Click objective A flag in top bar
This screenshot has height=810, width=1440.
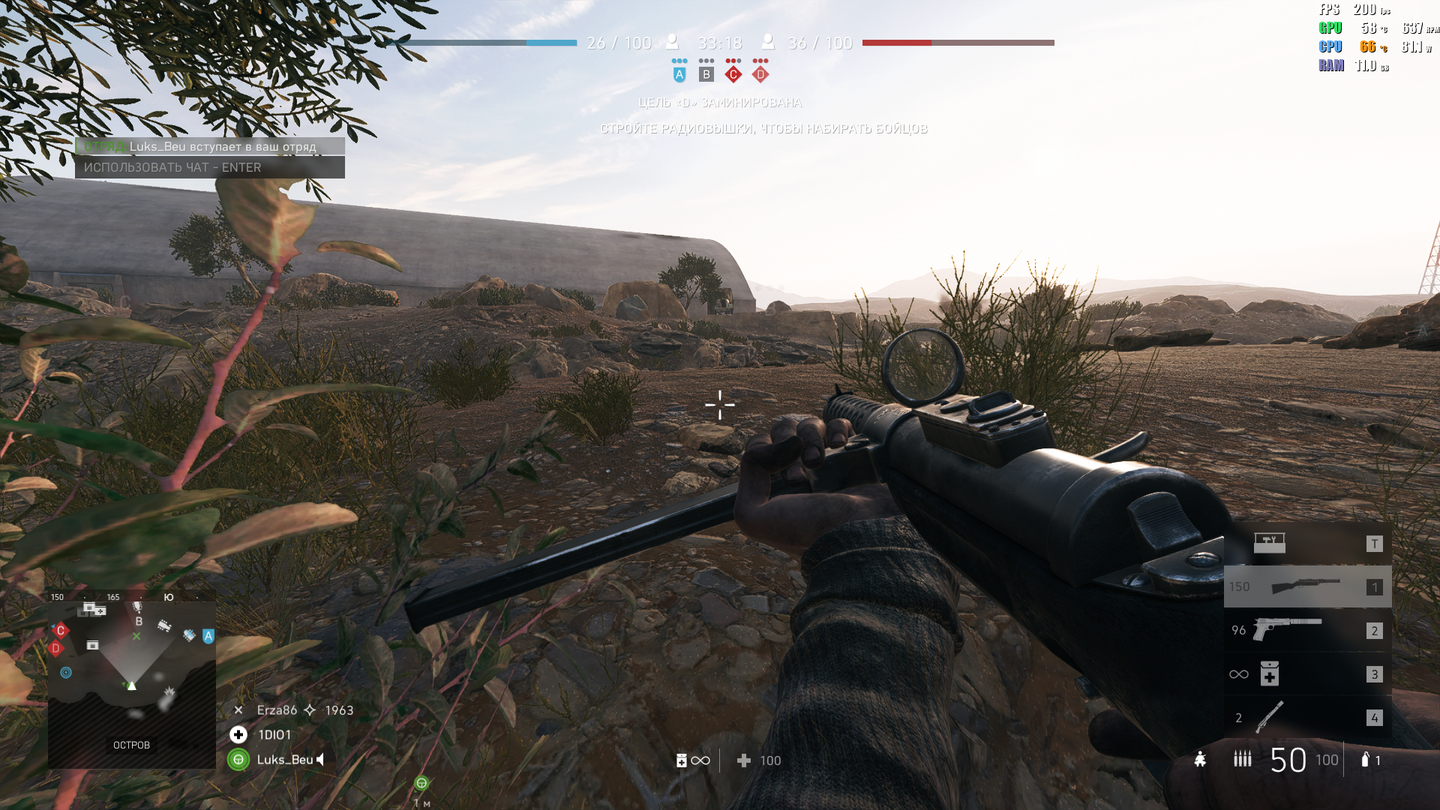(680, 74)
